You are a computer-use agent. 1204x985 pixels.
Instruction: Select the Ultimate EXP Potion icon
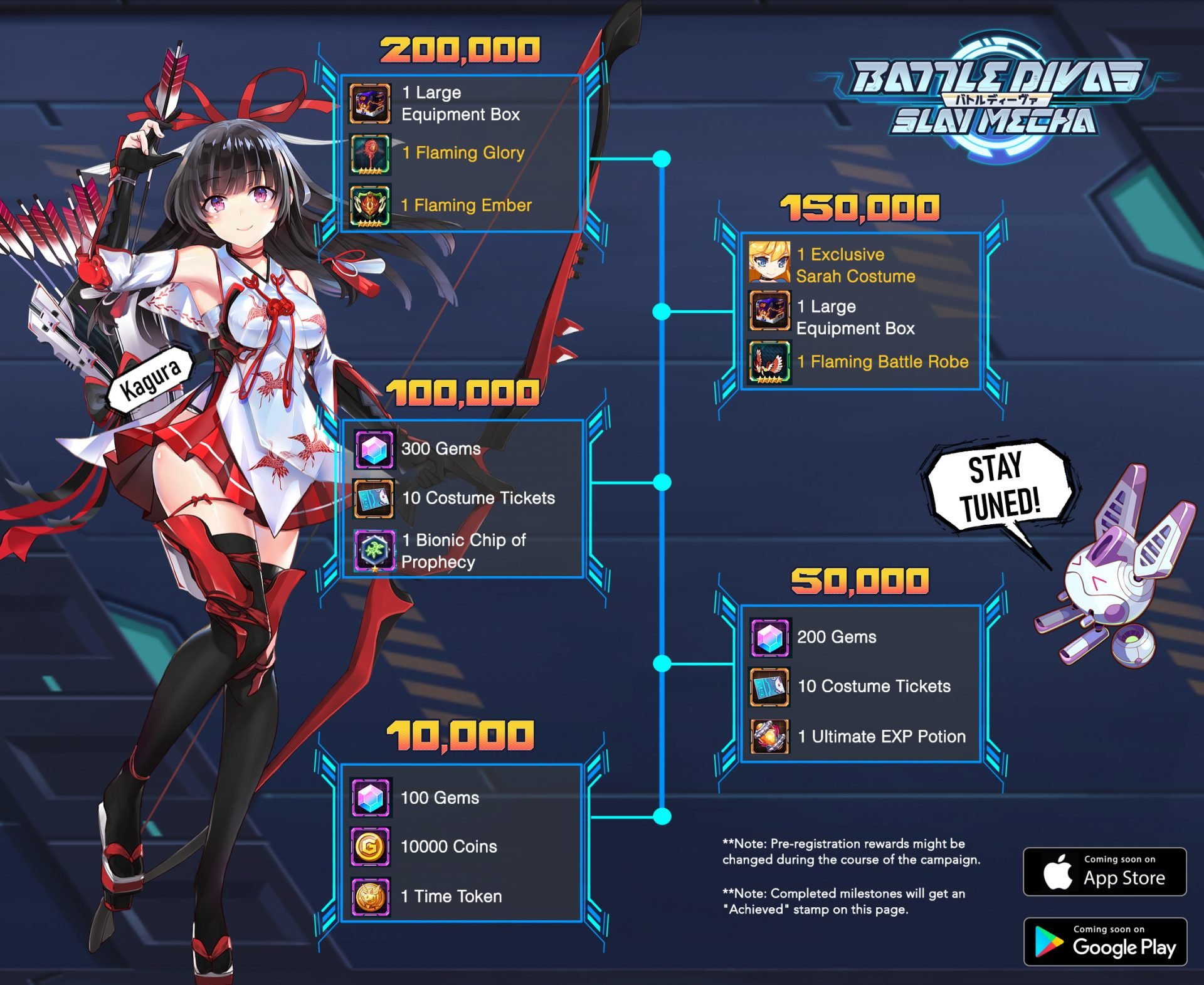pyautogui.click(x=769, y=736)
